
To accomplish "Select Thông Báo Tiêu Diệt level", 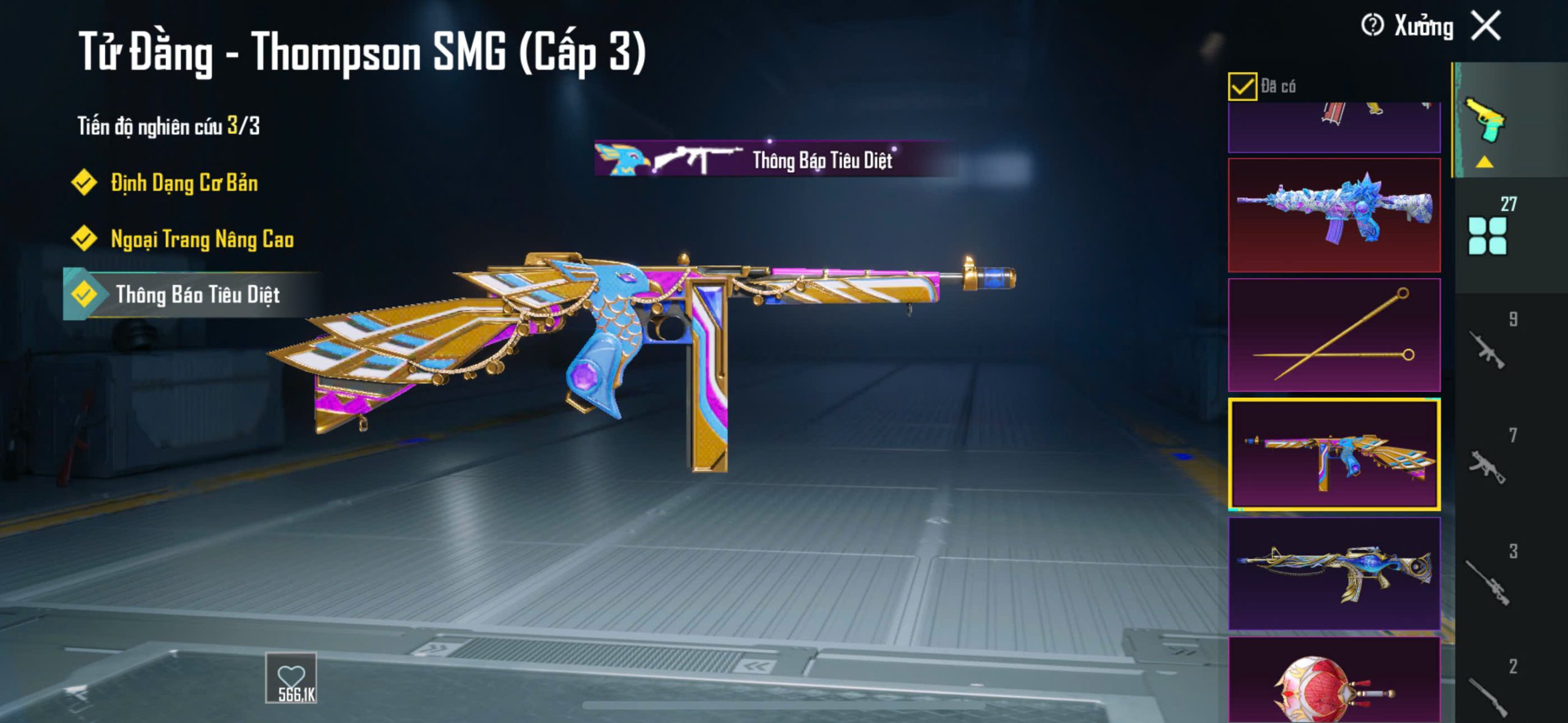I will click(x=197, y=295).
